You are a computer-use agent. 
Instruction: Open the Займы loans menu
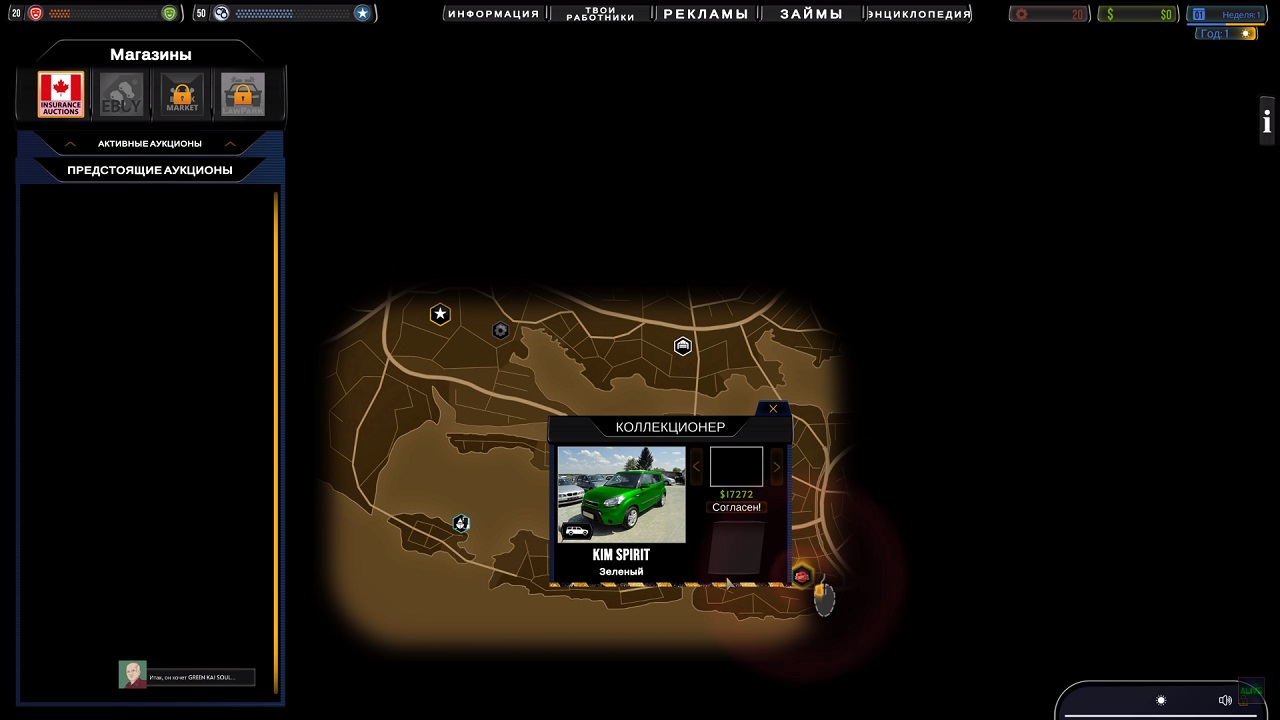click(x=811, y=14)
